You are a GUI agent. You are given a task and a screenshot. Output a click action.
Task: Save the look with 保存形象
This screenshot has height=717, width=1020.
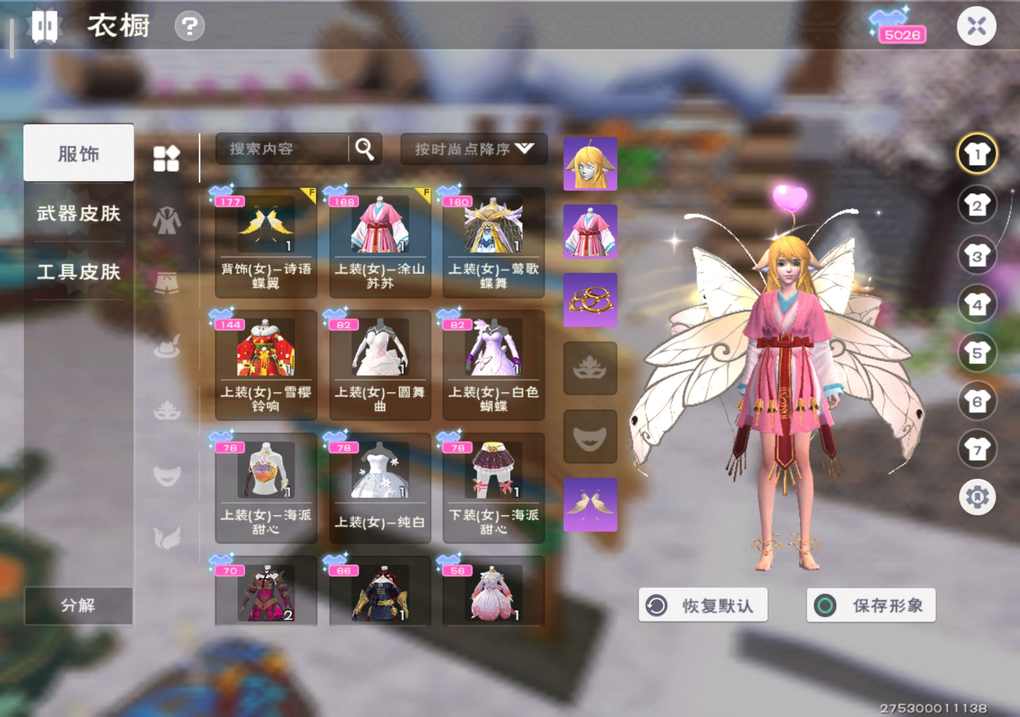[x=871, y=605]
